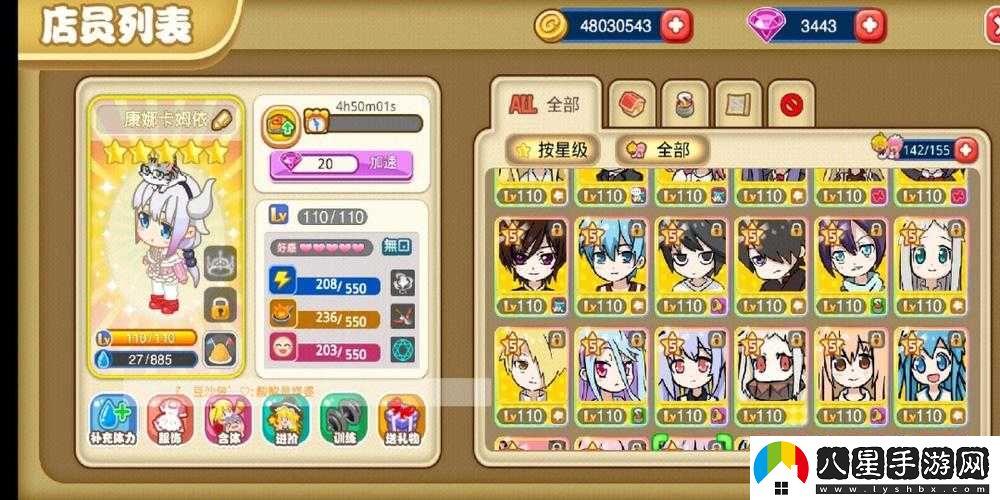This screenshot has width=1000, height=500.
Task: Toggle the padlock on the character card
Action: click(220, 302)
